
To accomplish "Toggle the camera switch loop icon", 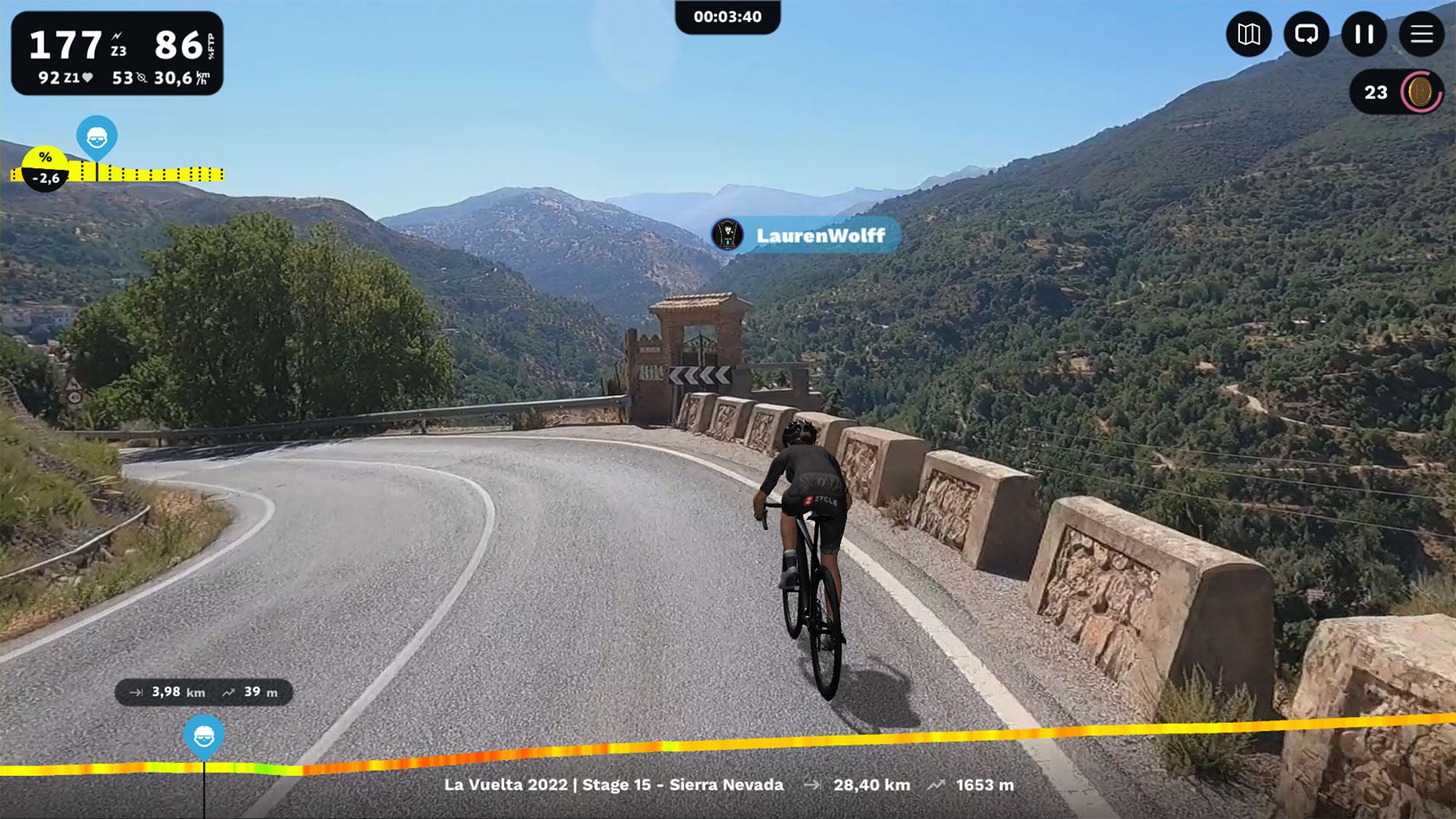I will 1307,34.
